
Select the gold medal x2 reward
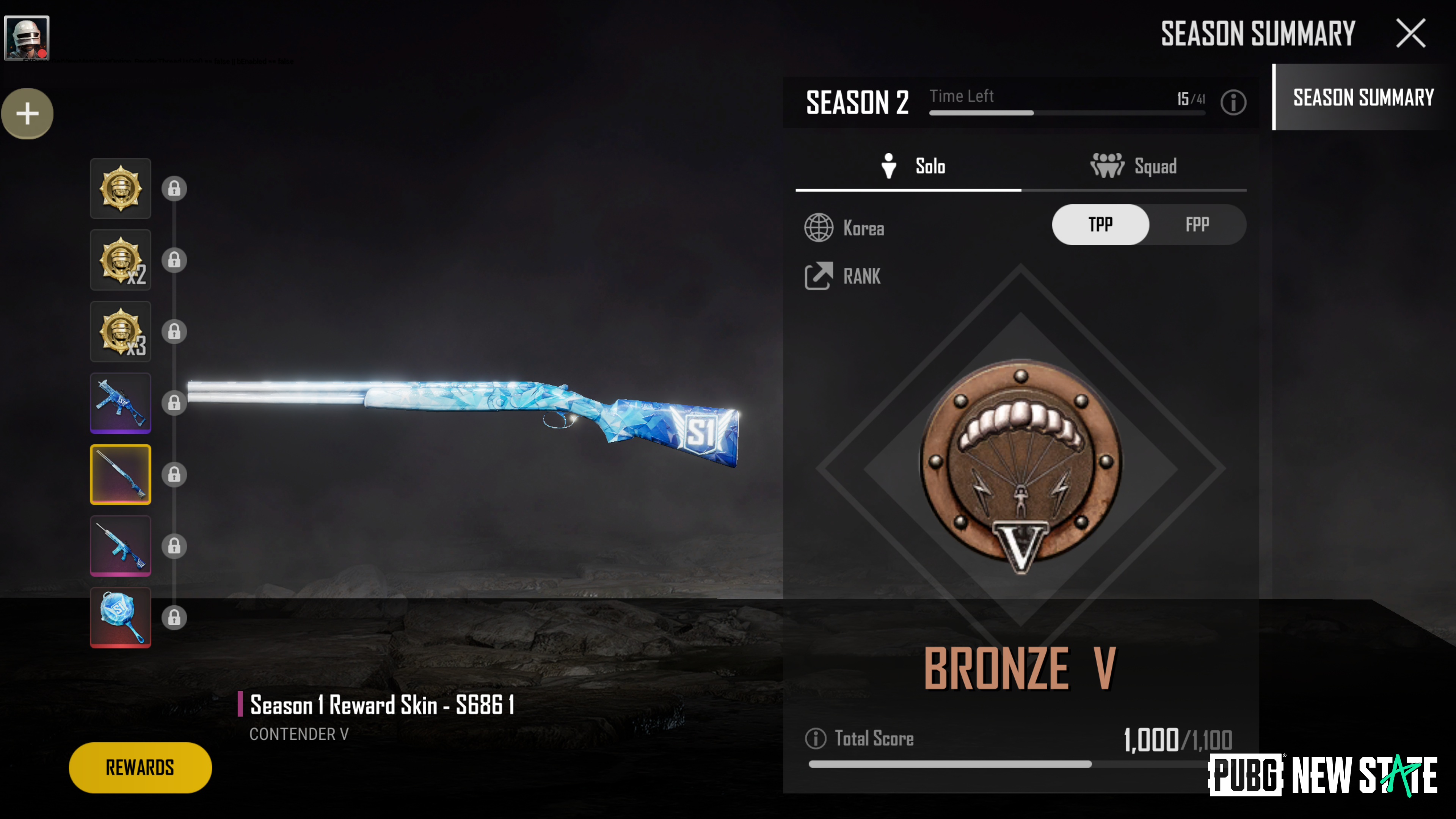click(121, 260)
